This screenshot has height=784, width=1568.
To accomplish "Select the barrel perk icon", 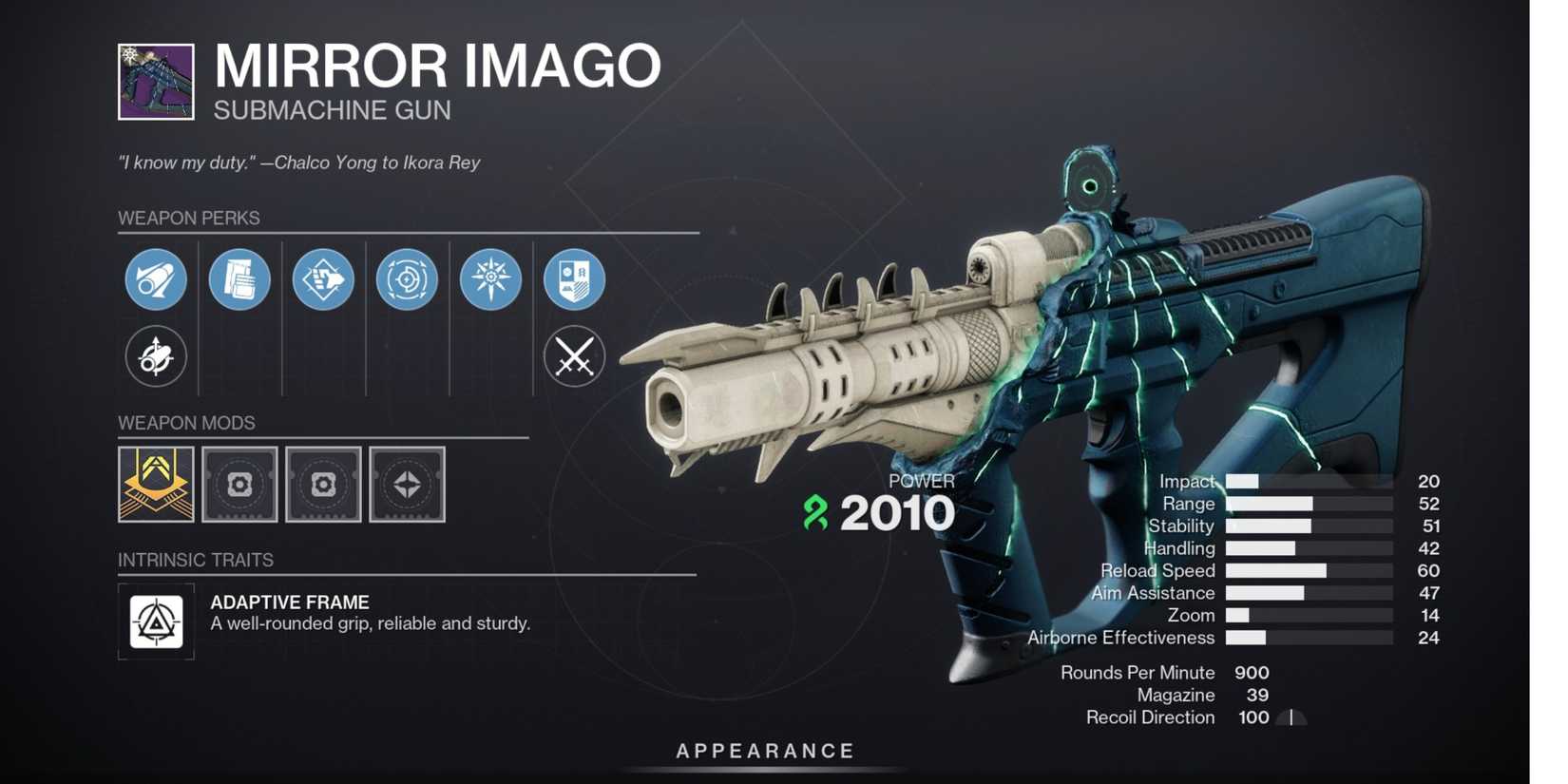I will [155, 279].
